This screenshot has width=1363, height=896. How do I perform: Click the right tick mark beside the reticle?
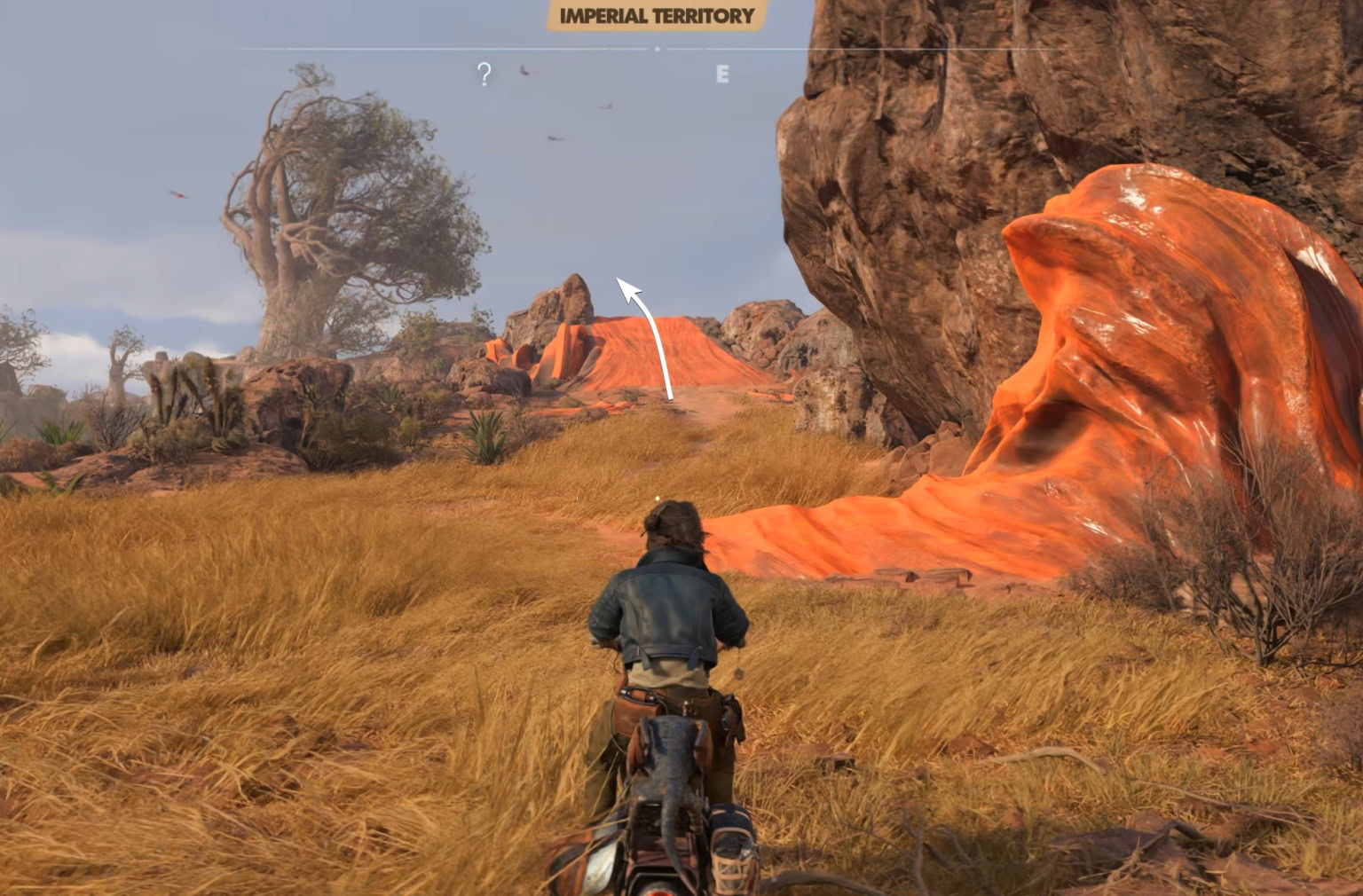[x=737, y=499]
